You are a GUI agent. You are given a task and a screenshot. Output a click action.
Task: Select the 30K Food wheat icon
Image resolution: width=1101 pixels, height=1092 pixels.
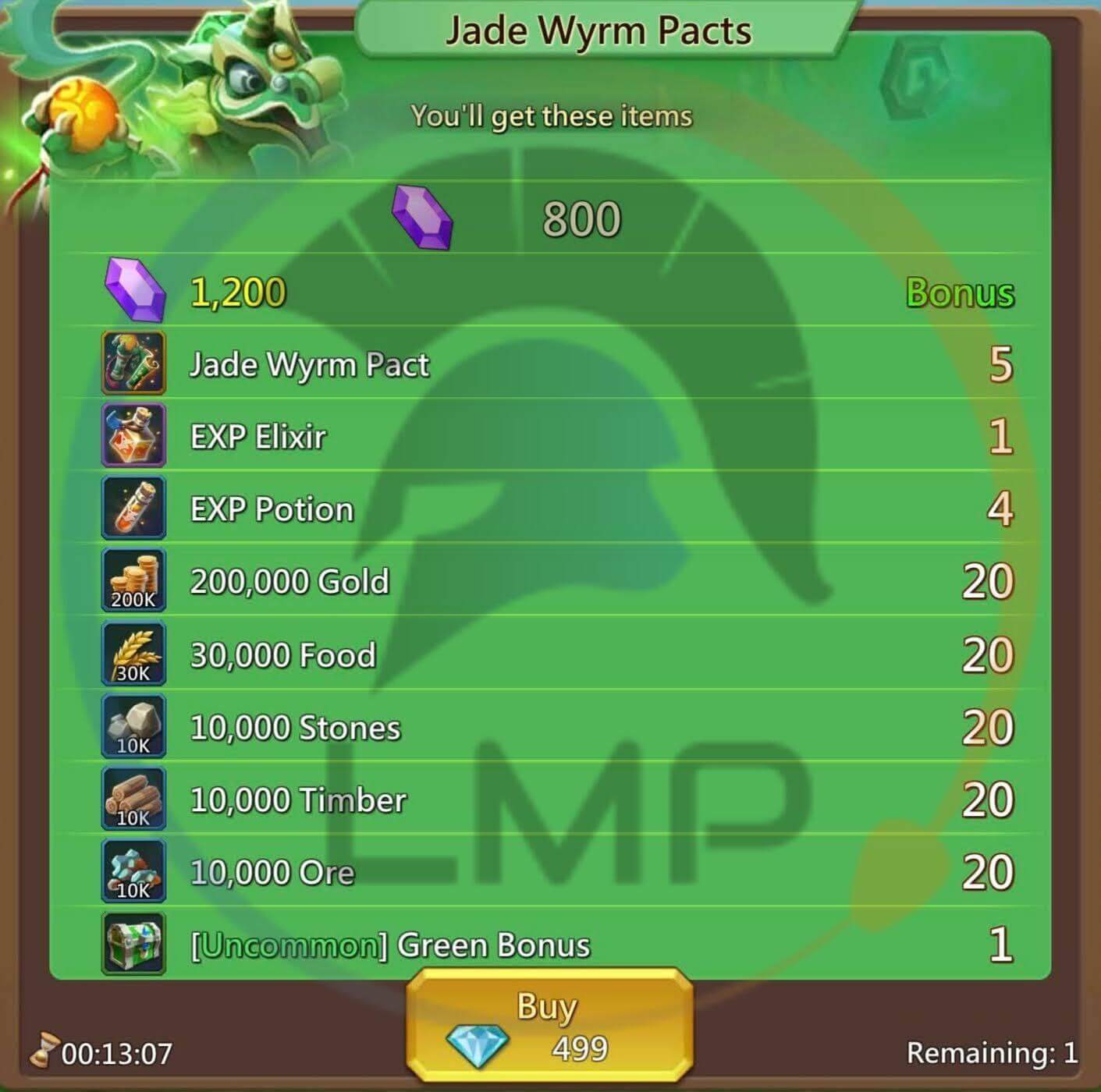(133, 654)
